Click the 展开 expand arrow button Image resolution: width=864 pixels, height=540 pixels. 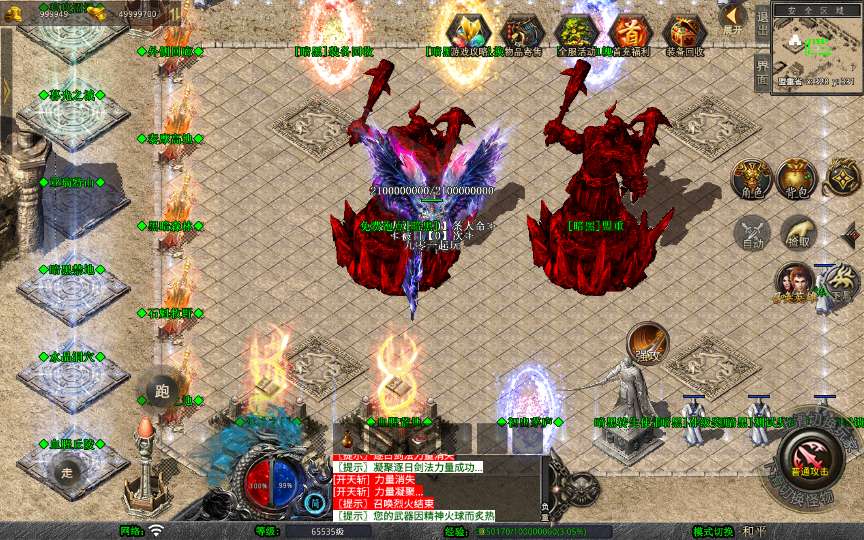tap(733, 17)
